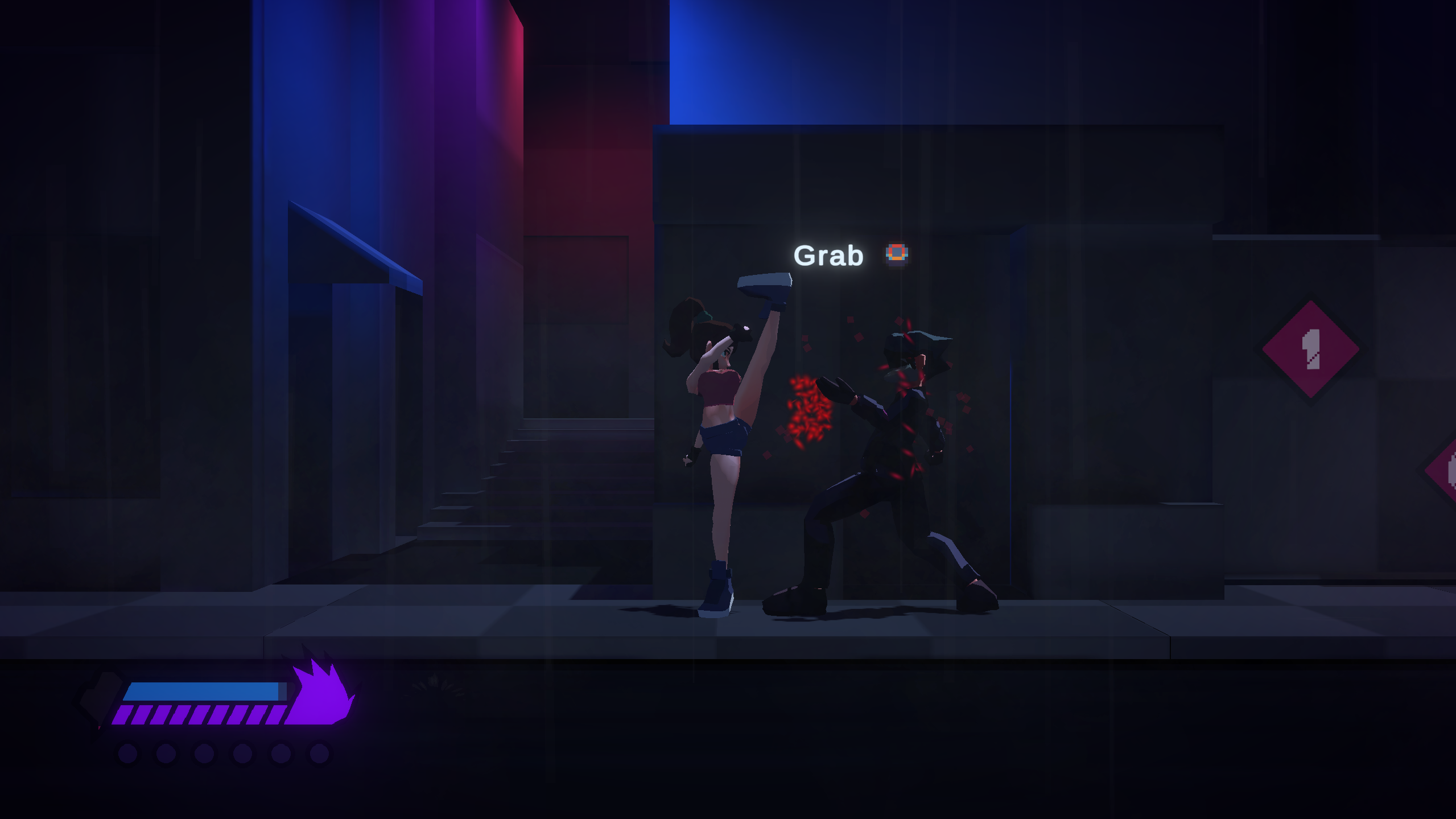Click the last empty ability pip under the HUD gauge
Image resolution: width=1456 pixels, height=819 pixels.
pos(319,755)
